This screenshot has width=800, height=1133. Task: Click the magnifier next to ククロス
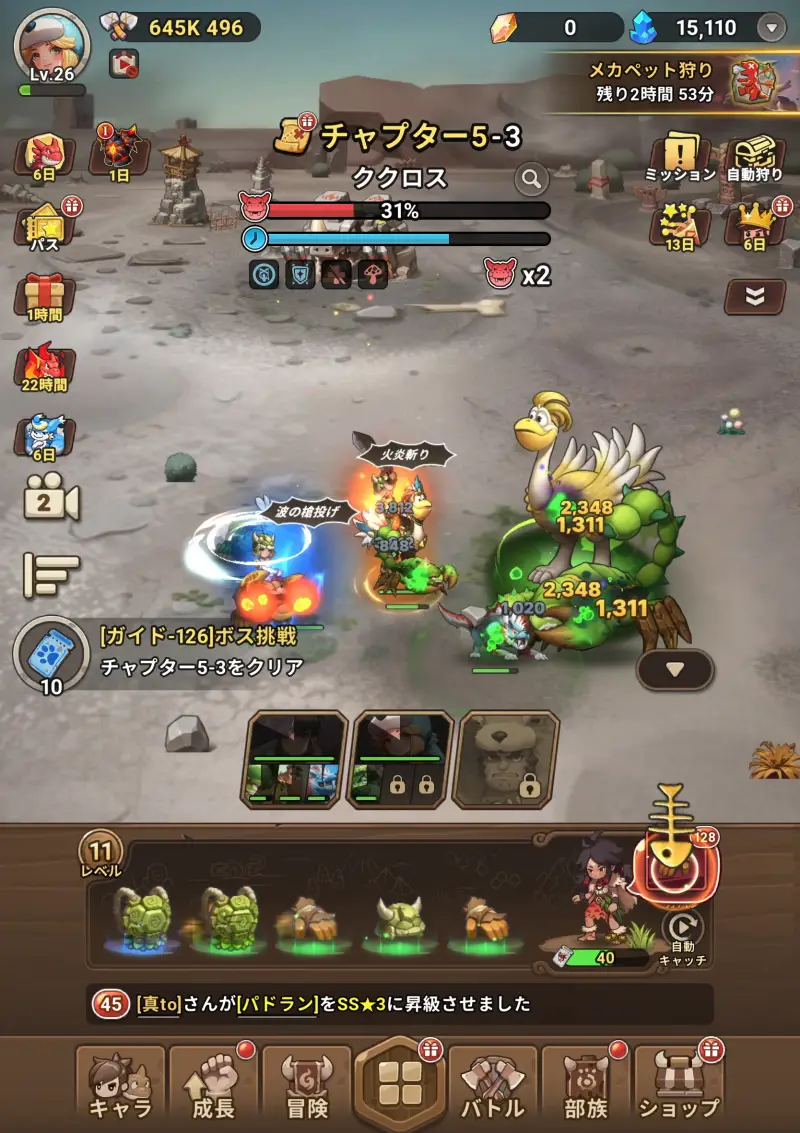(532, 179)
